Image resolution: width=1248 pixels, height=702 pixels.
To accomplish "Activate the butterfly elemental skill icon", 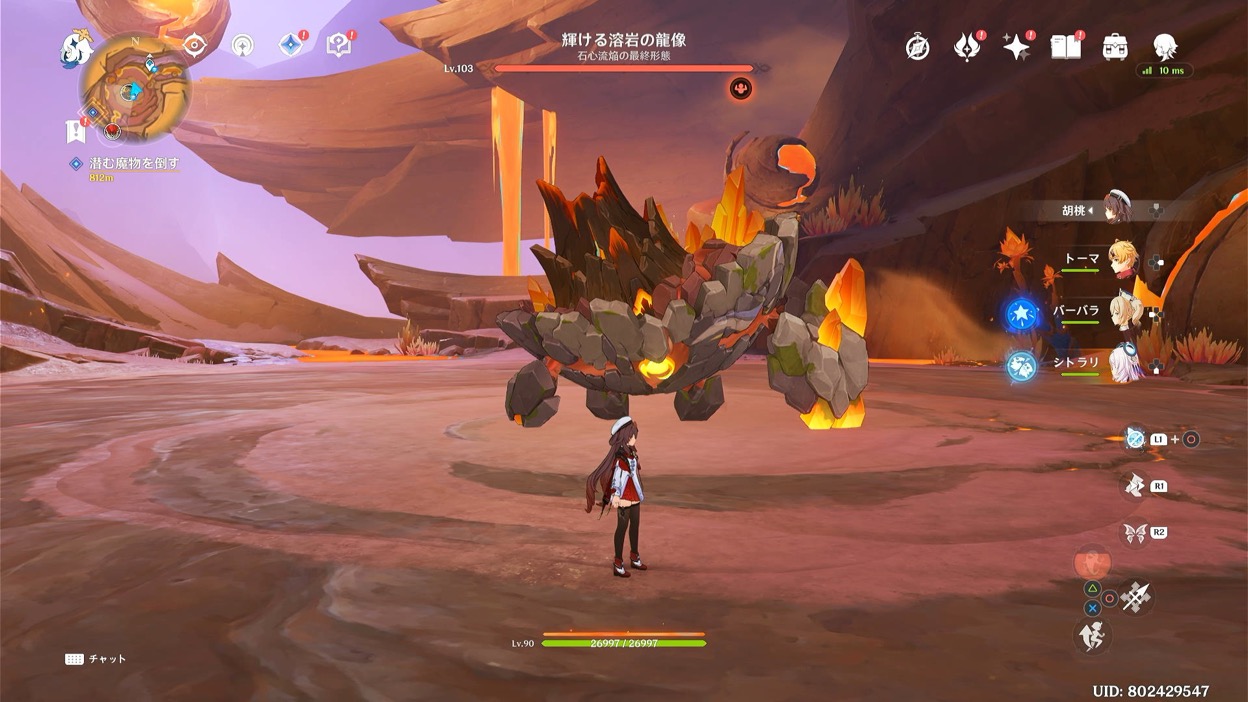I will (1135, 533).
